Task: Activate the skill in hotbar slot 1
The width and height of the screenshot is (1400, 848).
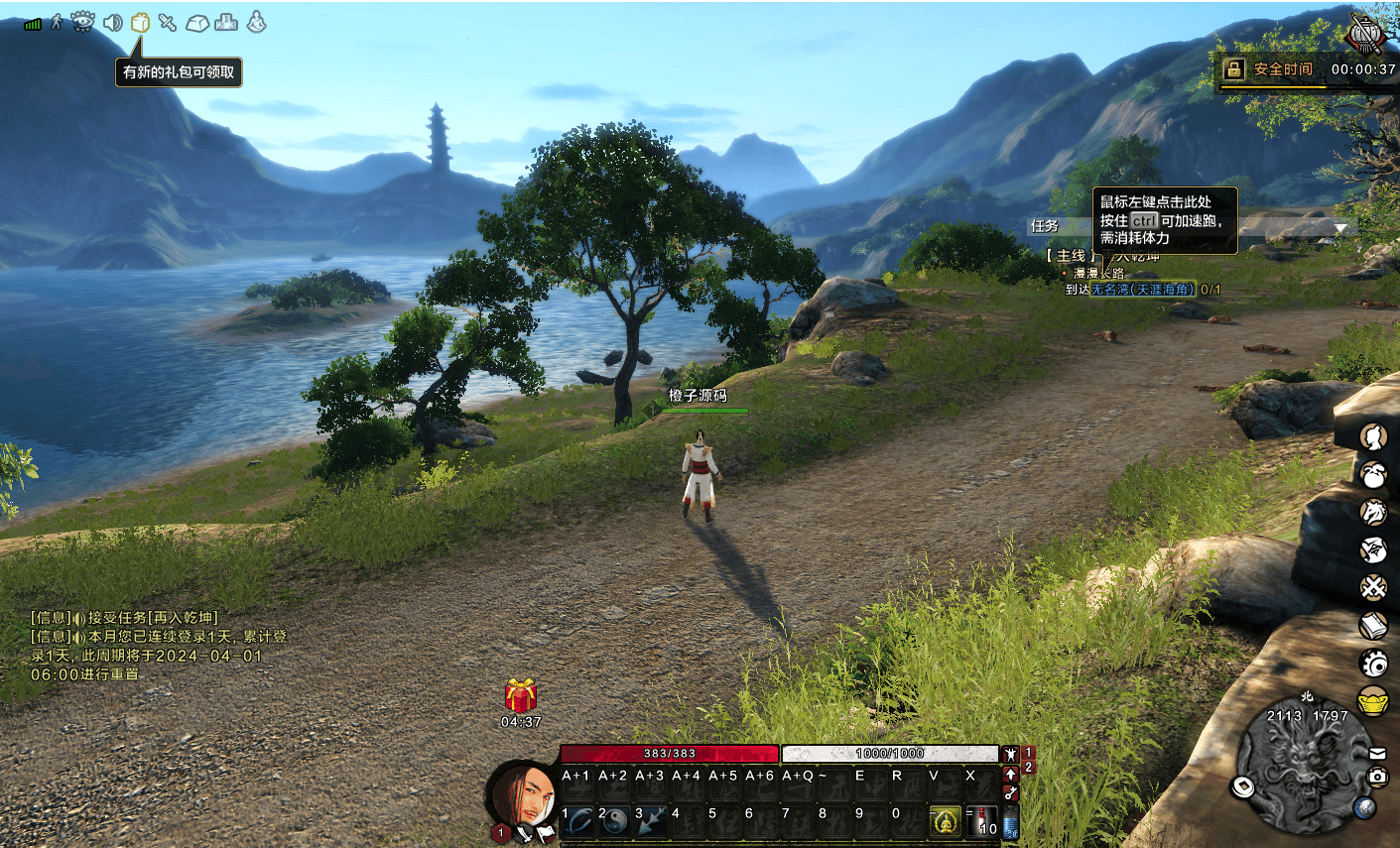Action: (578, 821)
